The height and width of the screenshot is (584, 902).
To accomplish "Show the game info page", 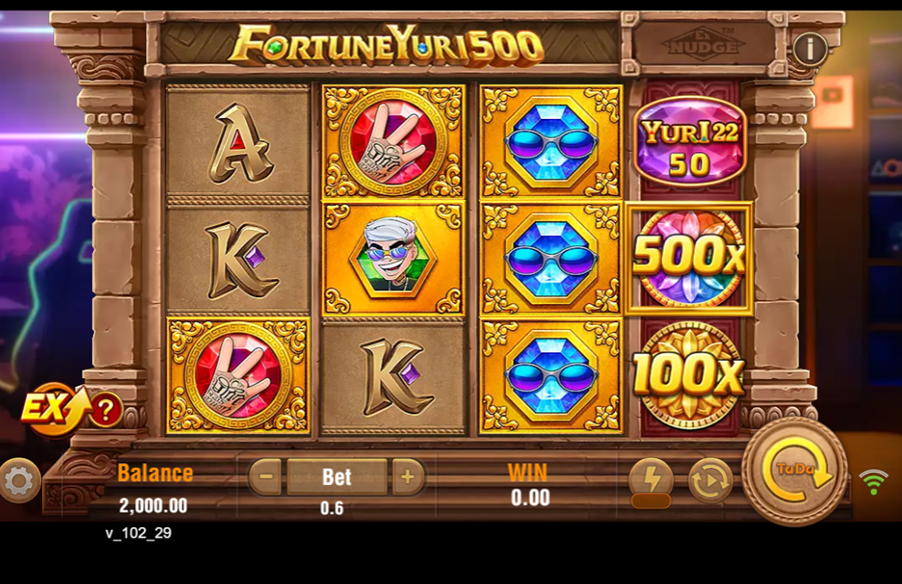I will pyautogui.click(x=809, y=48).
